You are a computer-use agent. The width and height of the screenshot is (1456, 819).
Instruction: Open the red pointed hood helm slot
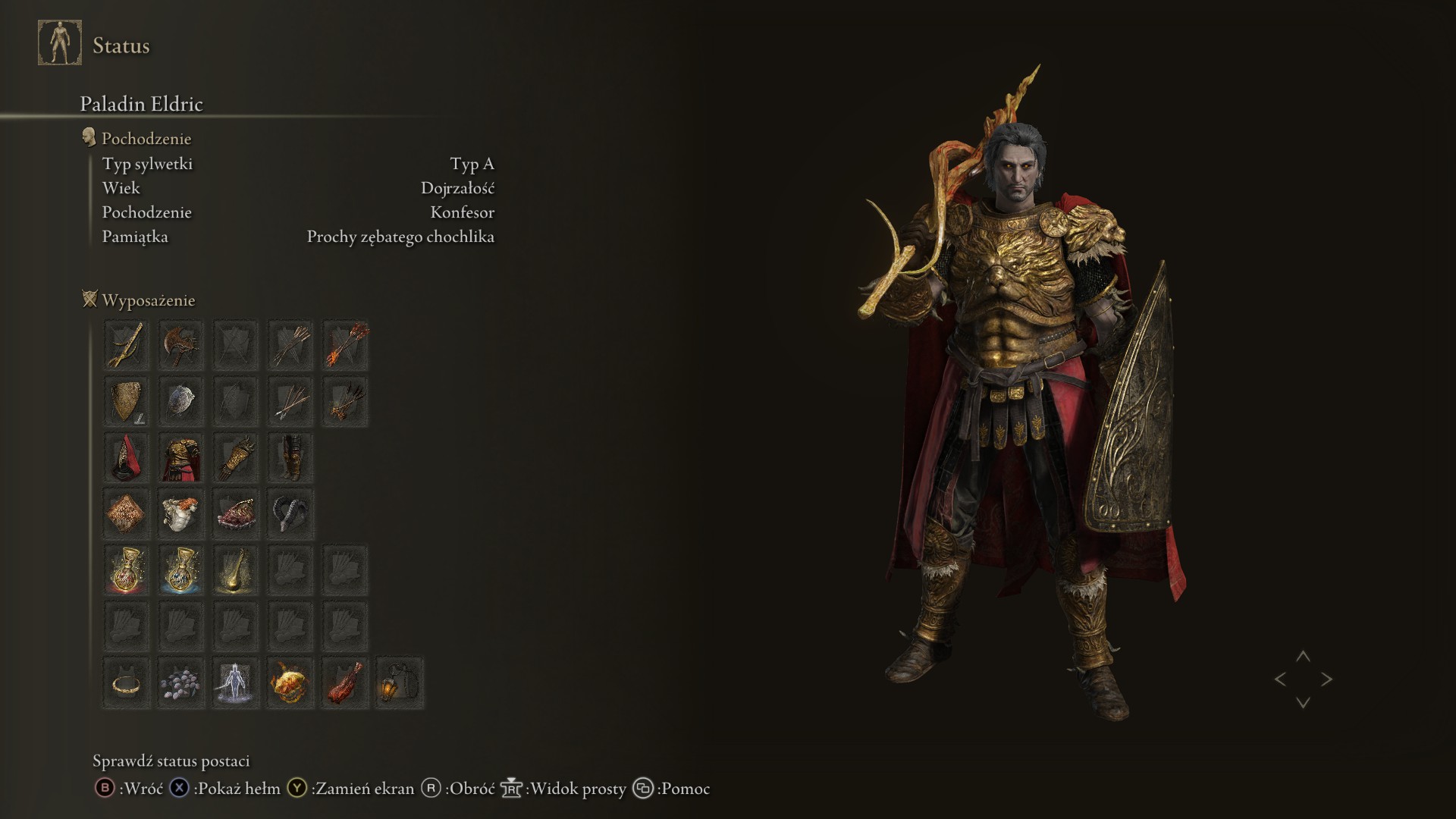[126, 457]
